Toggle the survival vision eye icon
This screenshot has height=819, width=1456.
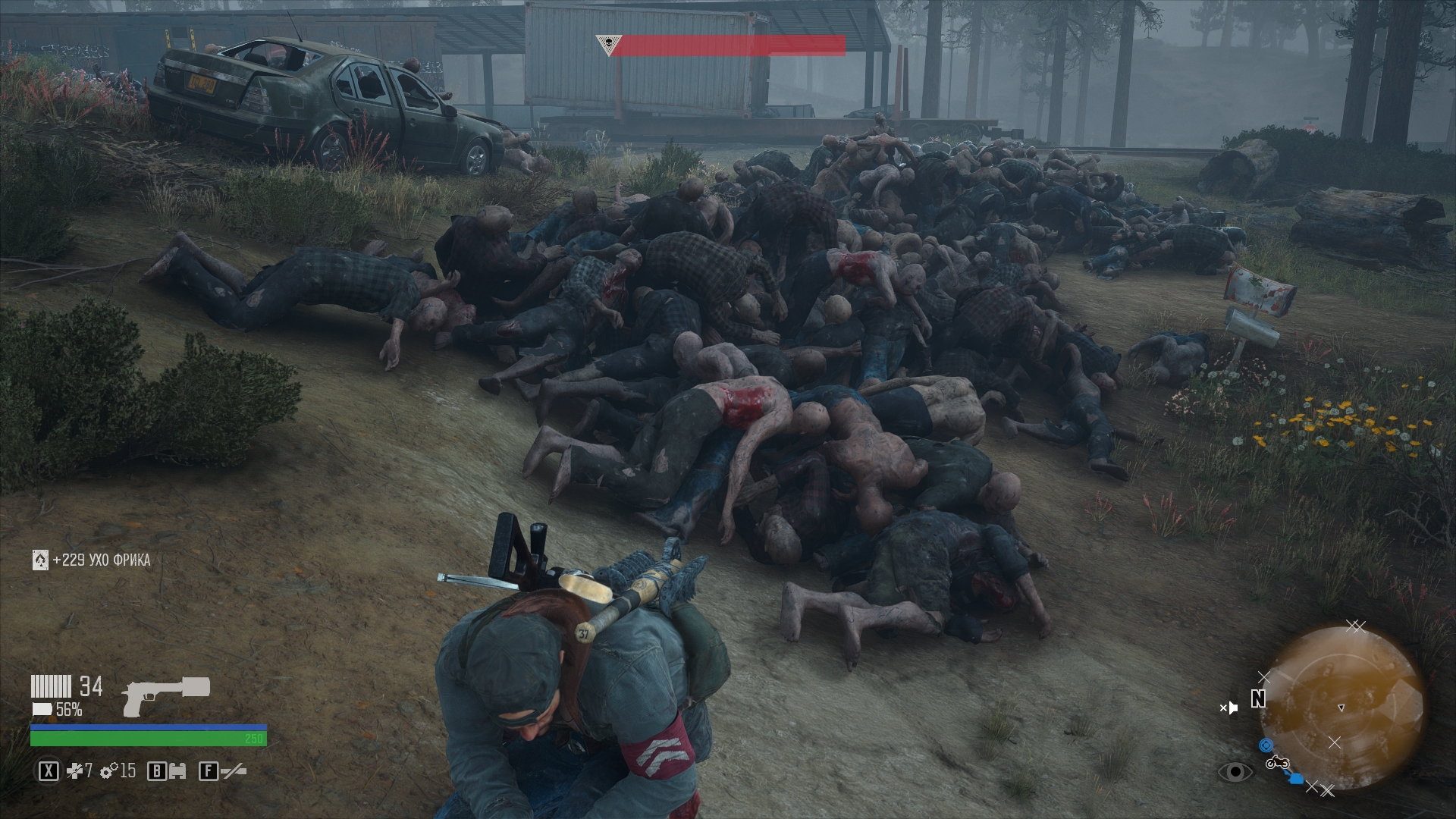pos(1235,772)
